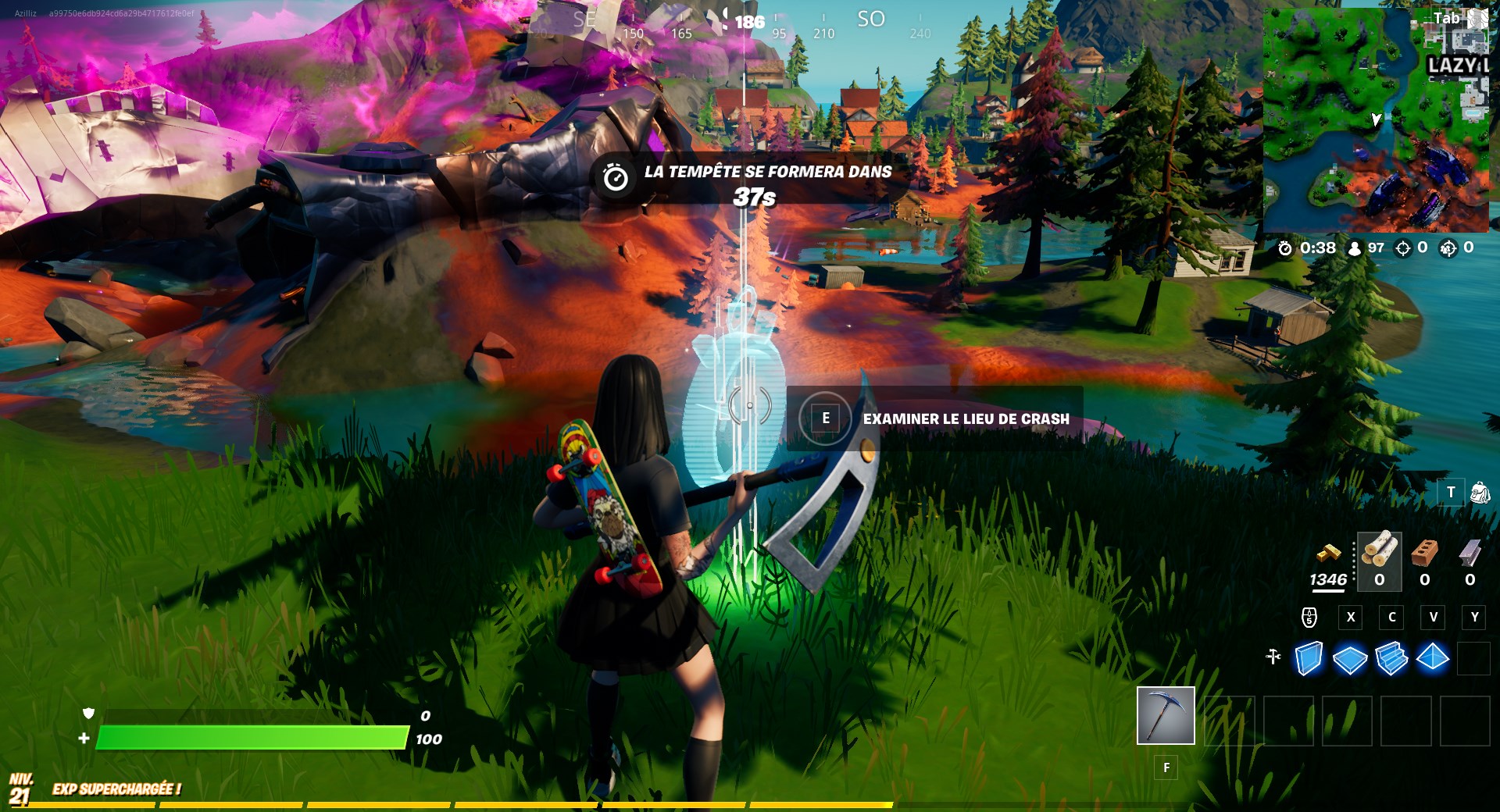Click the EXP SUPERCHARGÉE label
This screenshot has height=812, width=1500.
[x=116, y=789]
